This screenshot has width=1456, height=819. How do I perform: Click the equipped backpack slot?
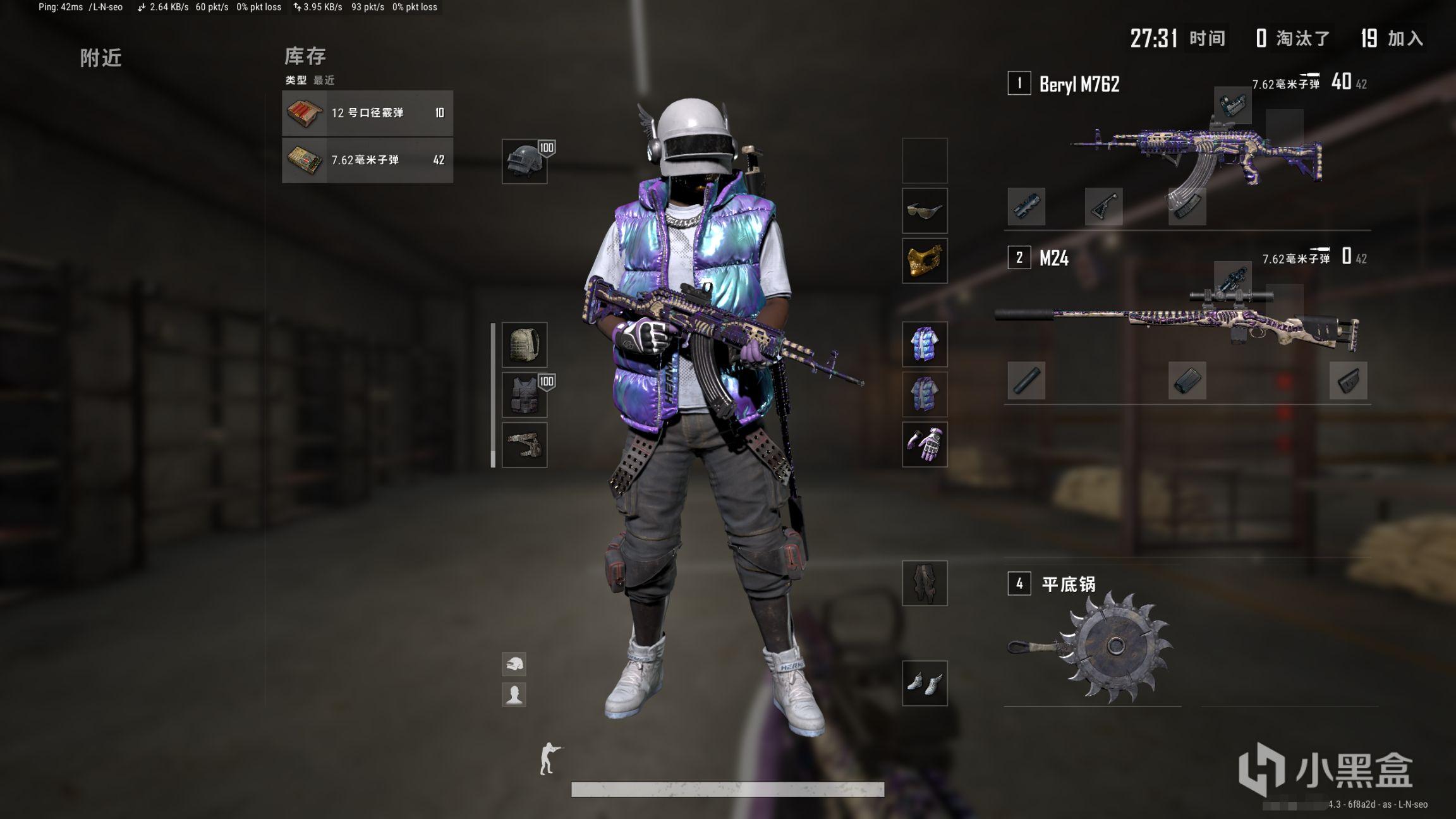[525, 345]
